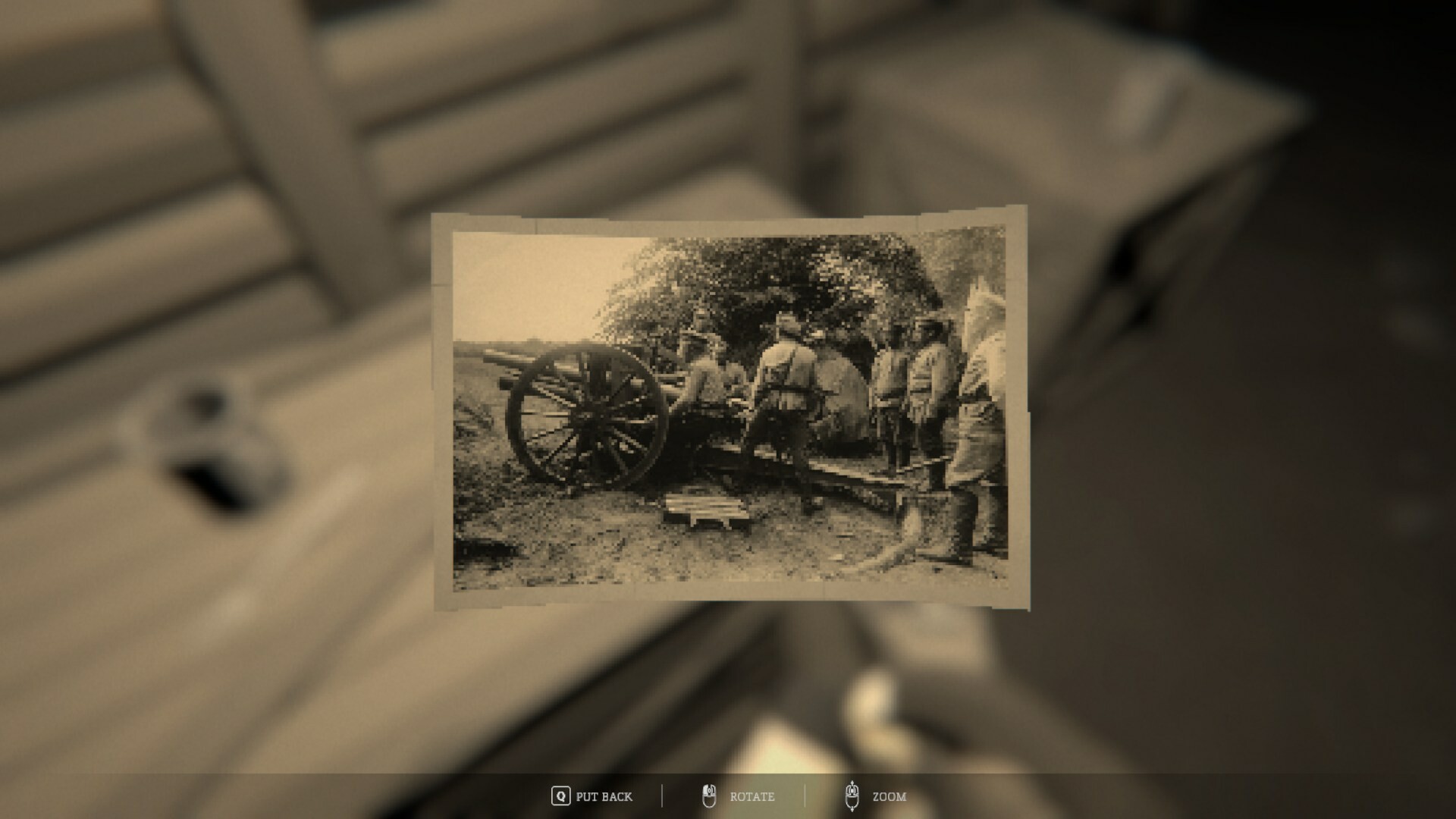
Task: Click the bottom control bar
Action: pos(728,797)
